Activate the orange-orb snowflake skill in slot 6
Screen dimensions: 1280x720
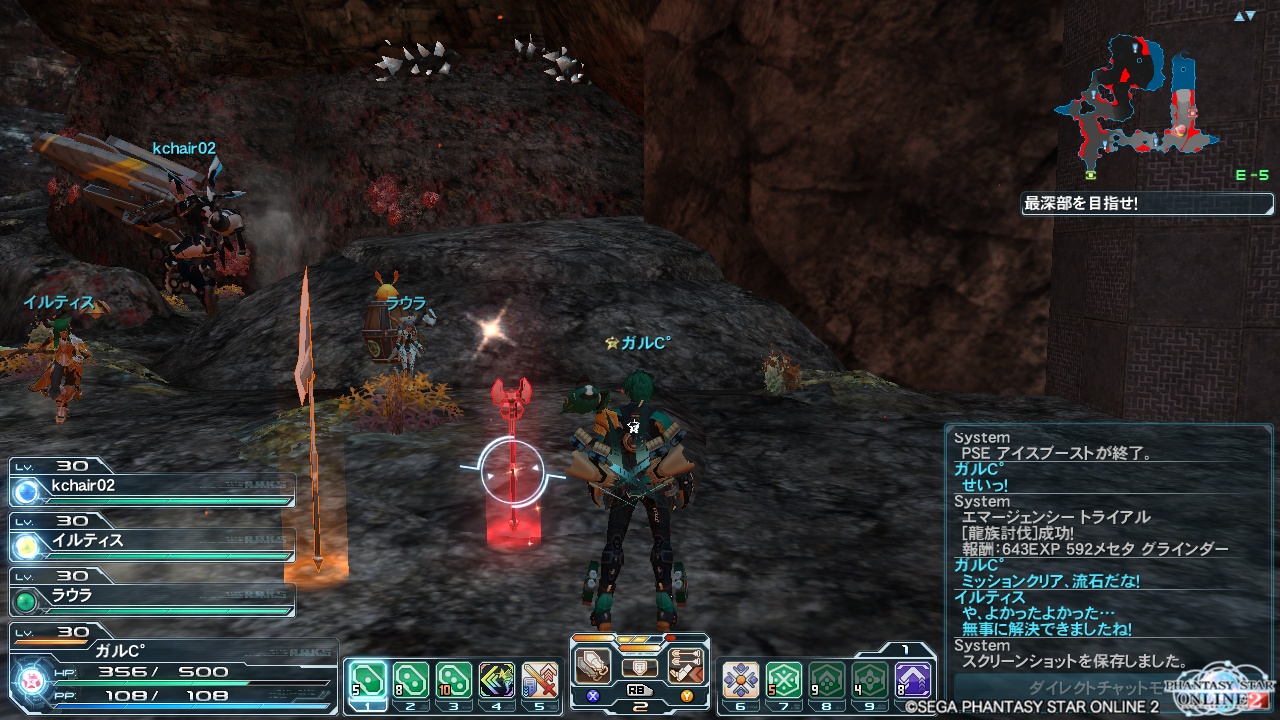(x=740, y=680)
